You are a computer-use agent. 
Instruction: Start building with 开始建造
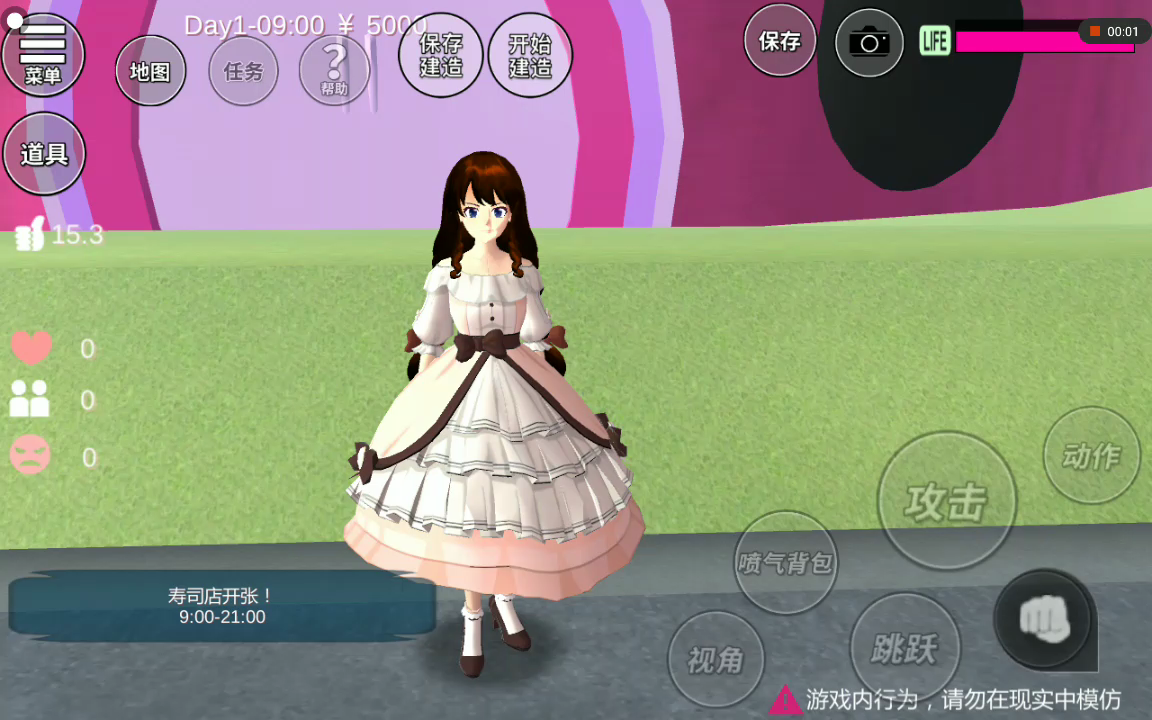click(530, 55)
